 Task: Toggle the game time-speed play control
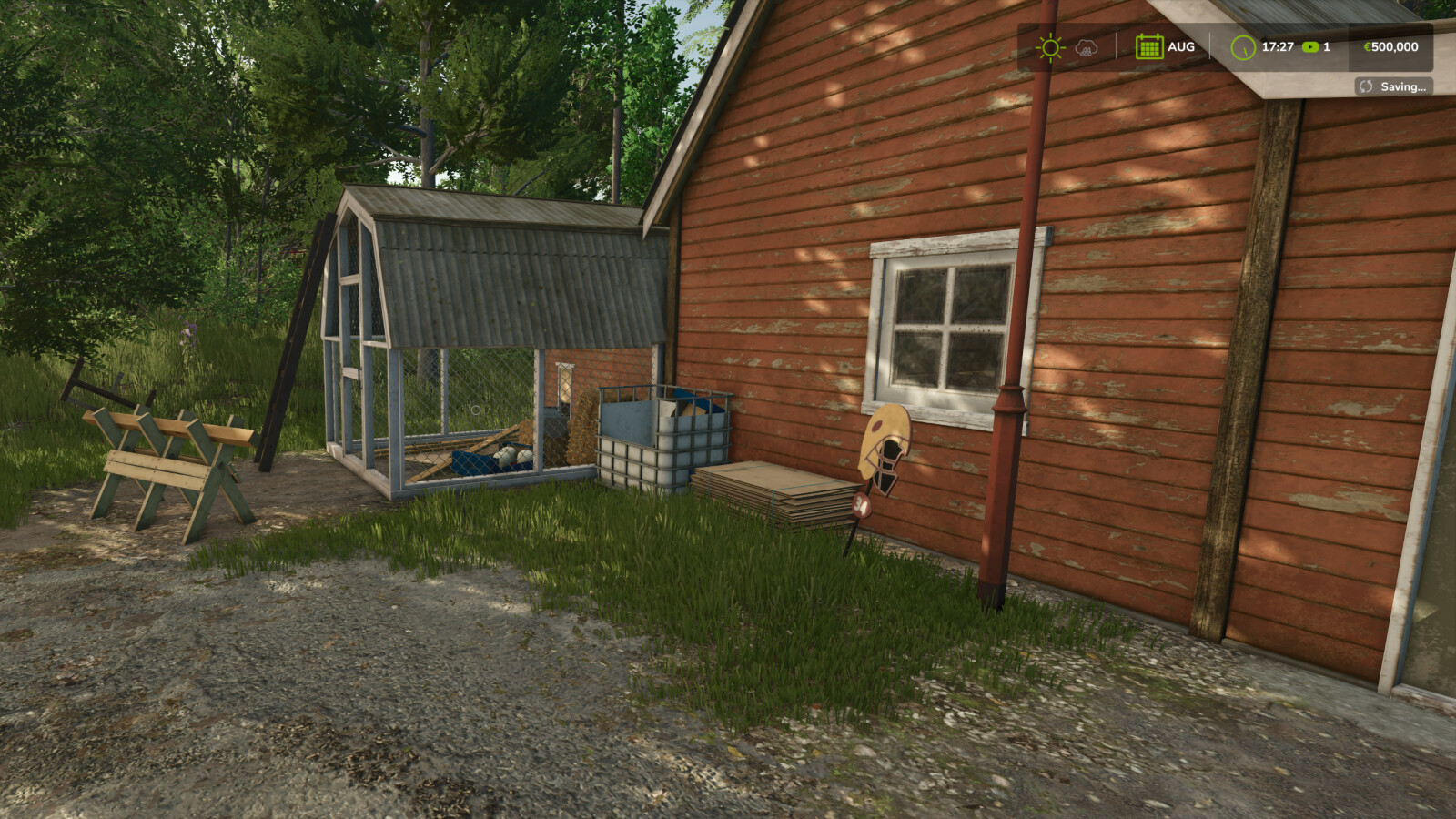point(1310,46)
